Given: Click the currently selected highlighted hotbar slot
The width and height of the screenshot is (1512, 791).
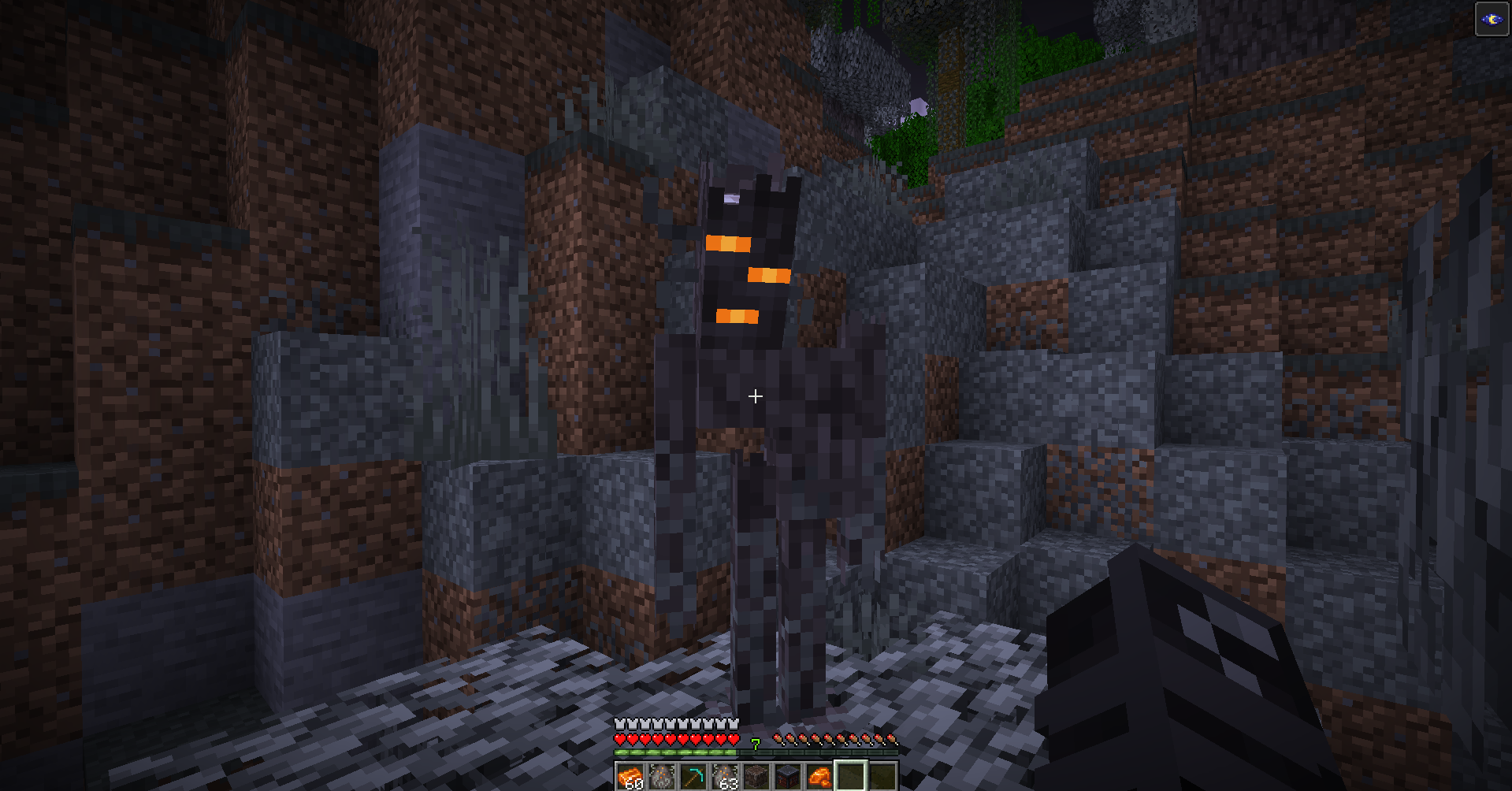Looking at the screenshot, I should click(851, 776).
